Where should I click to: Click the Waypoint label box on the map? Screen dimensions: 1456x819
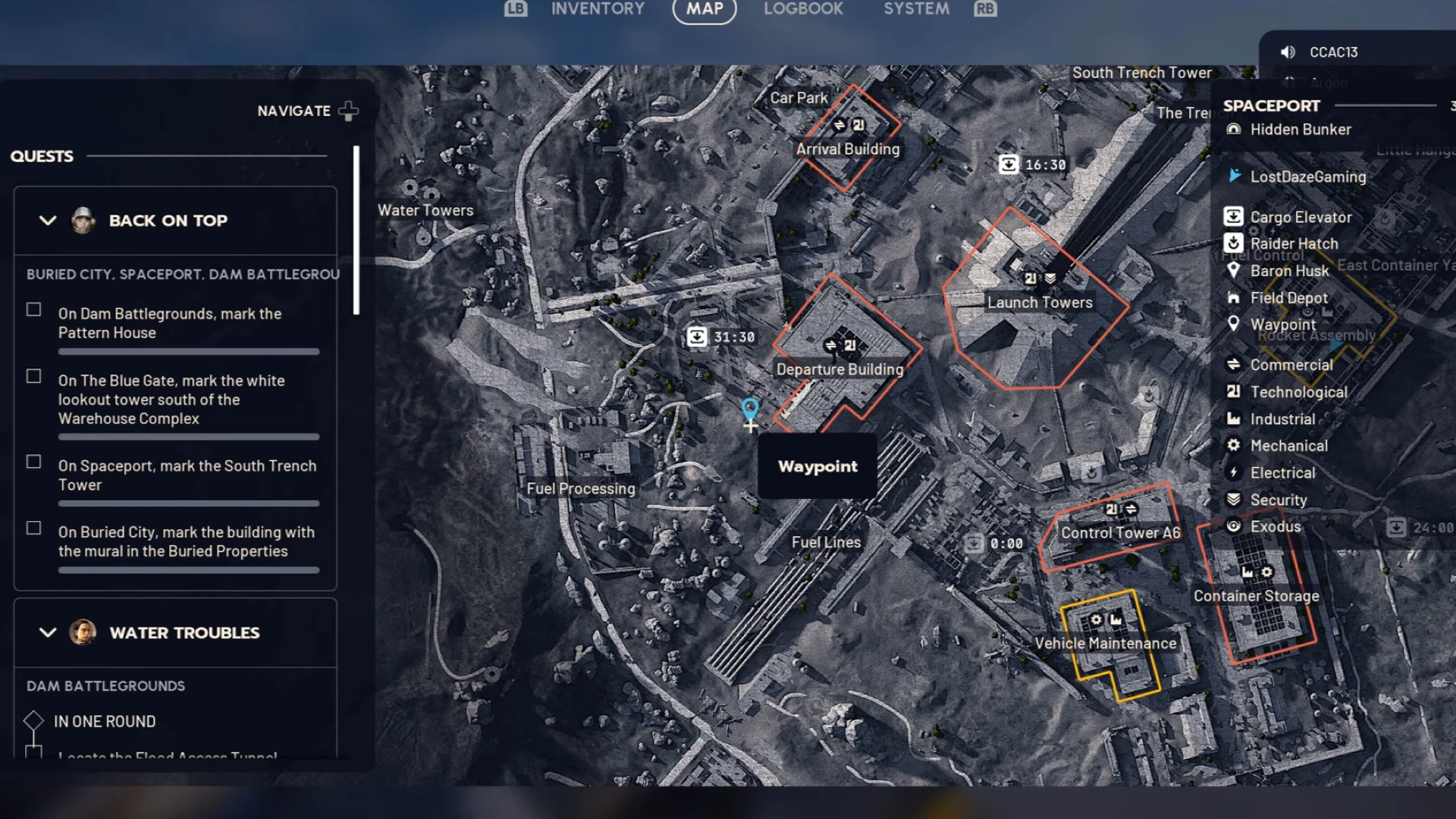(x=817, y=466)
